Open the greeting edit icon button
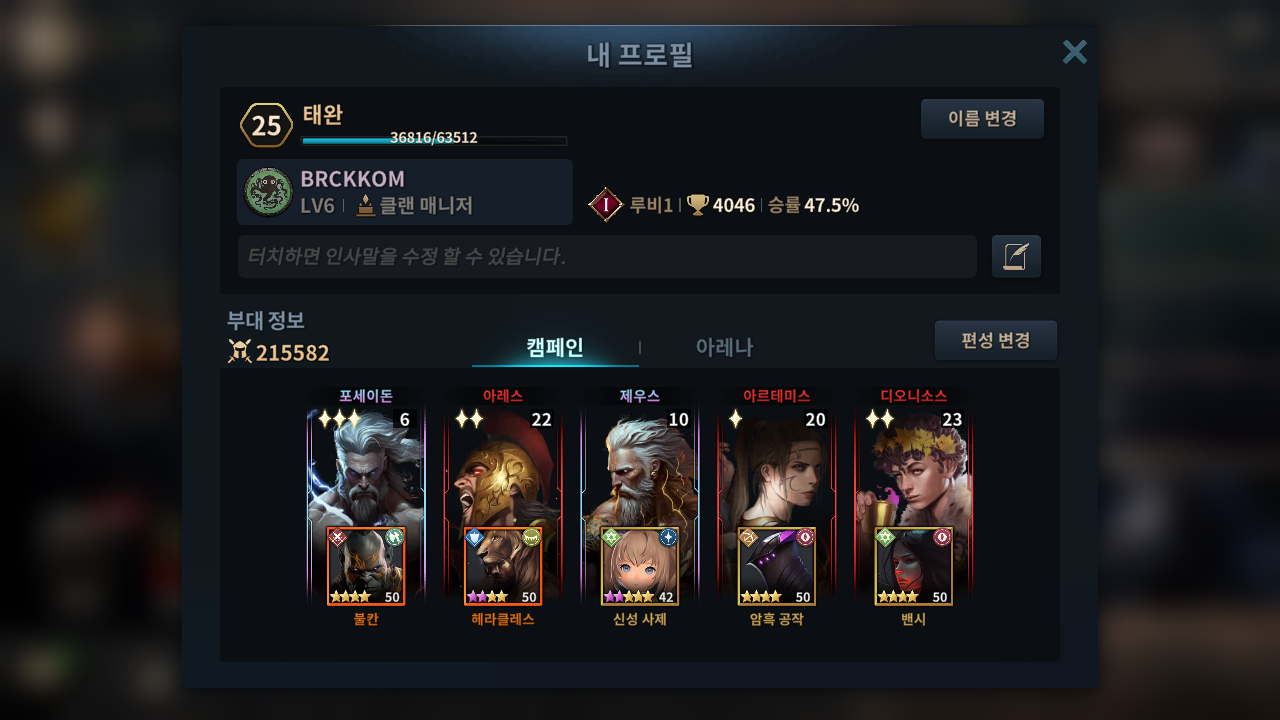Image resolution: width=1280 pixels, height=720 pixels. coord(1016,257)
